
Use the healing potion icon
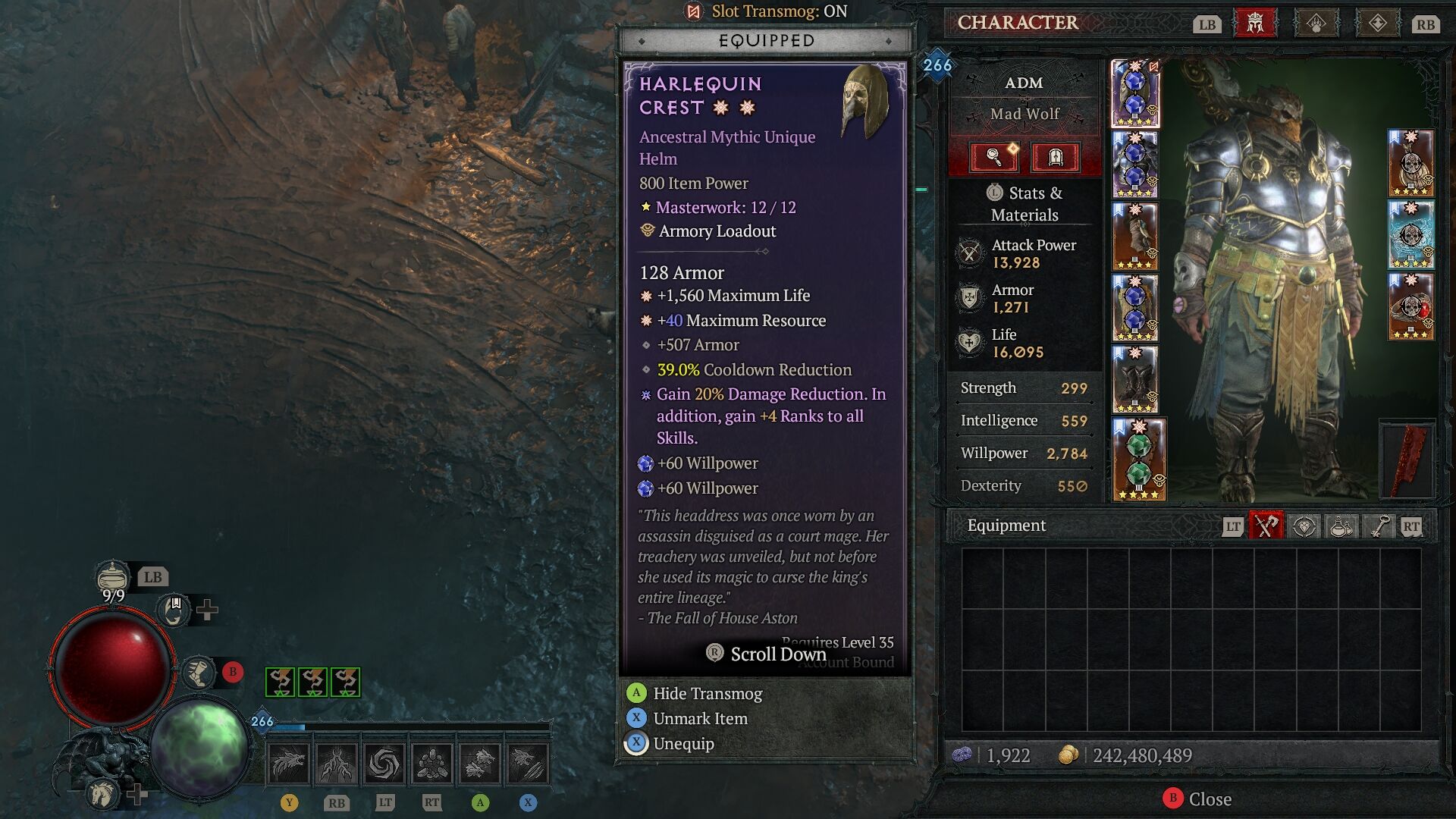tap(112, 577)
